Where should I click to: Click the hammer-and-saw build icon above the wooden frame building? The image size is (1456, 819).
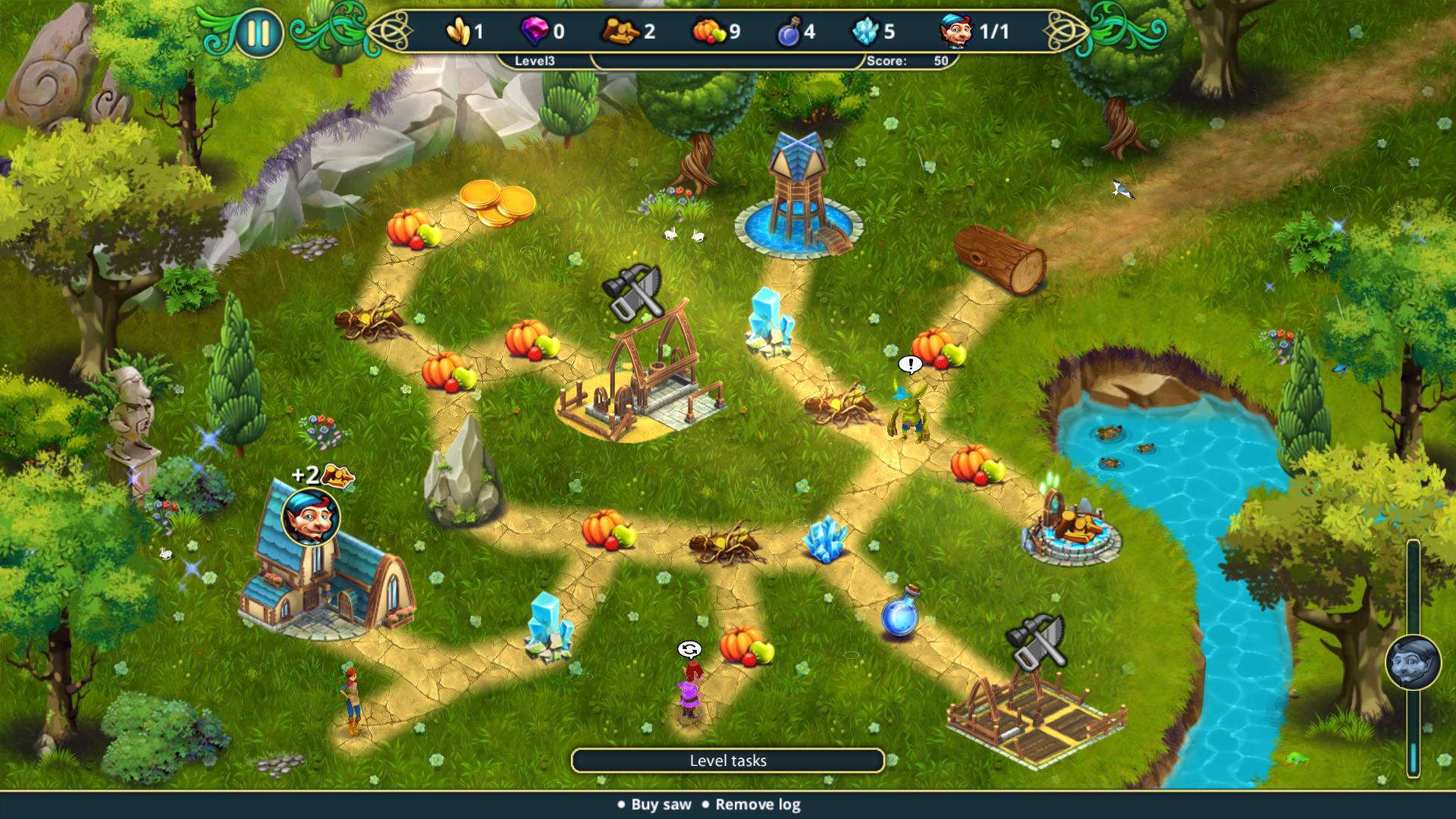pyautogui.click(x=633, y=292)
